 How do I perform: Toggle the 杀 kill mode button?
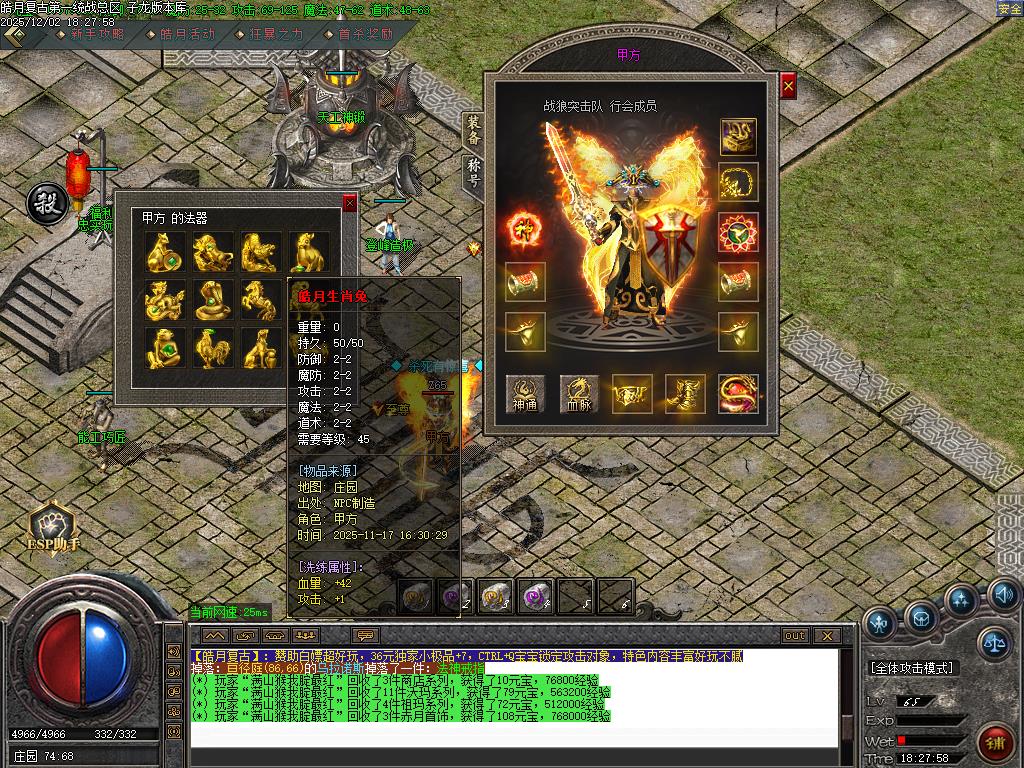(45, 203)
